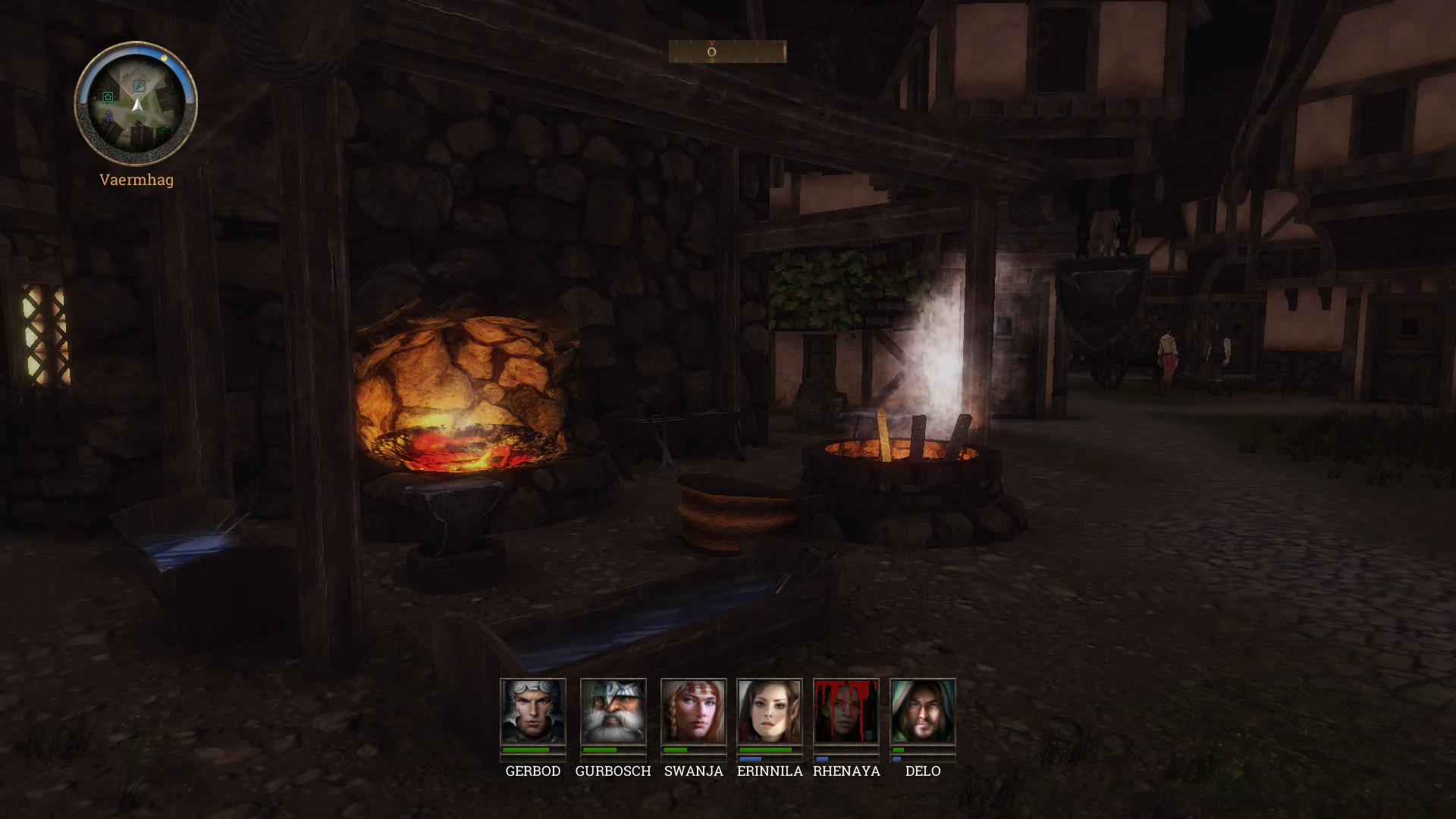Click the RHENAYA name label

click(846, 771)
